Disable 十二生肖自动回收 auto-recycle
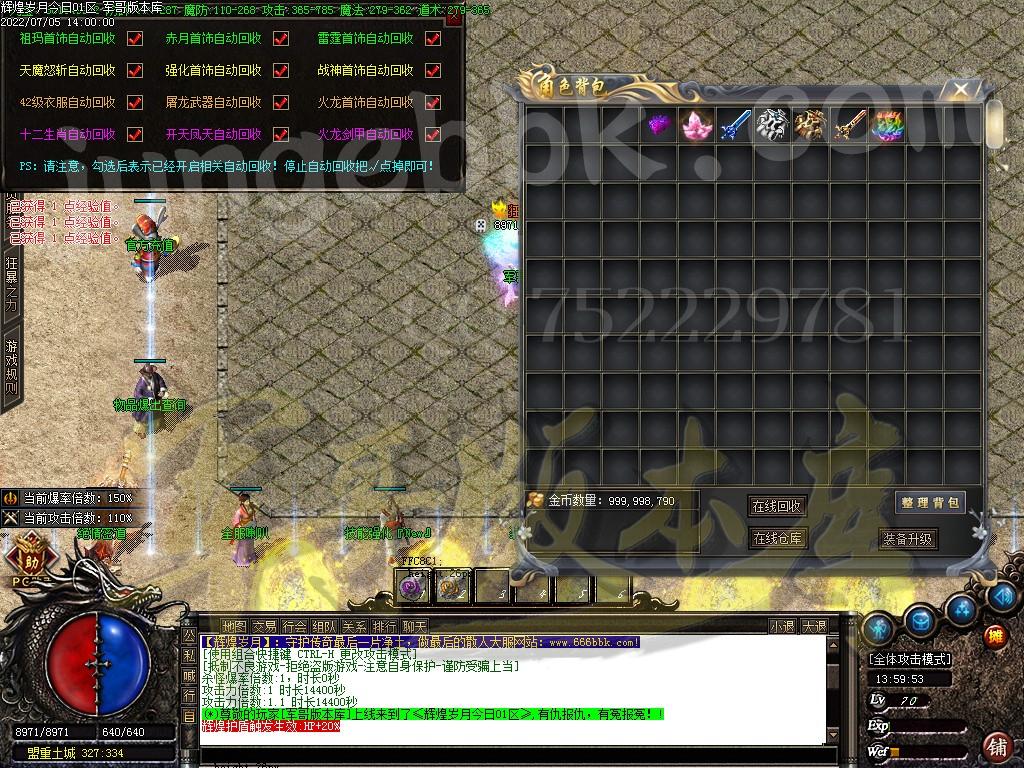Image resolution: width=1024 pixels, height=768 pixels. pyautogui.click(x=135, y=134)
